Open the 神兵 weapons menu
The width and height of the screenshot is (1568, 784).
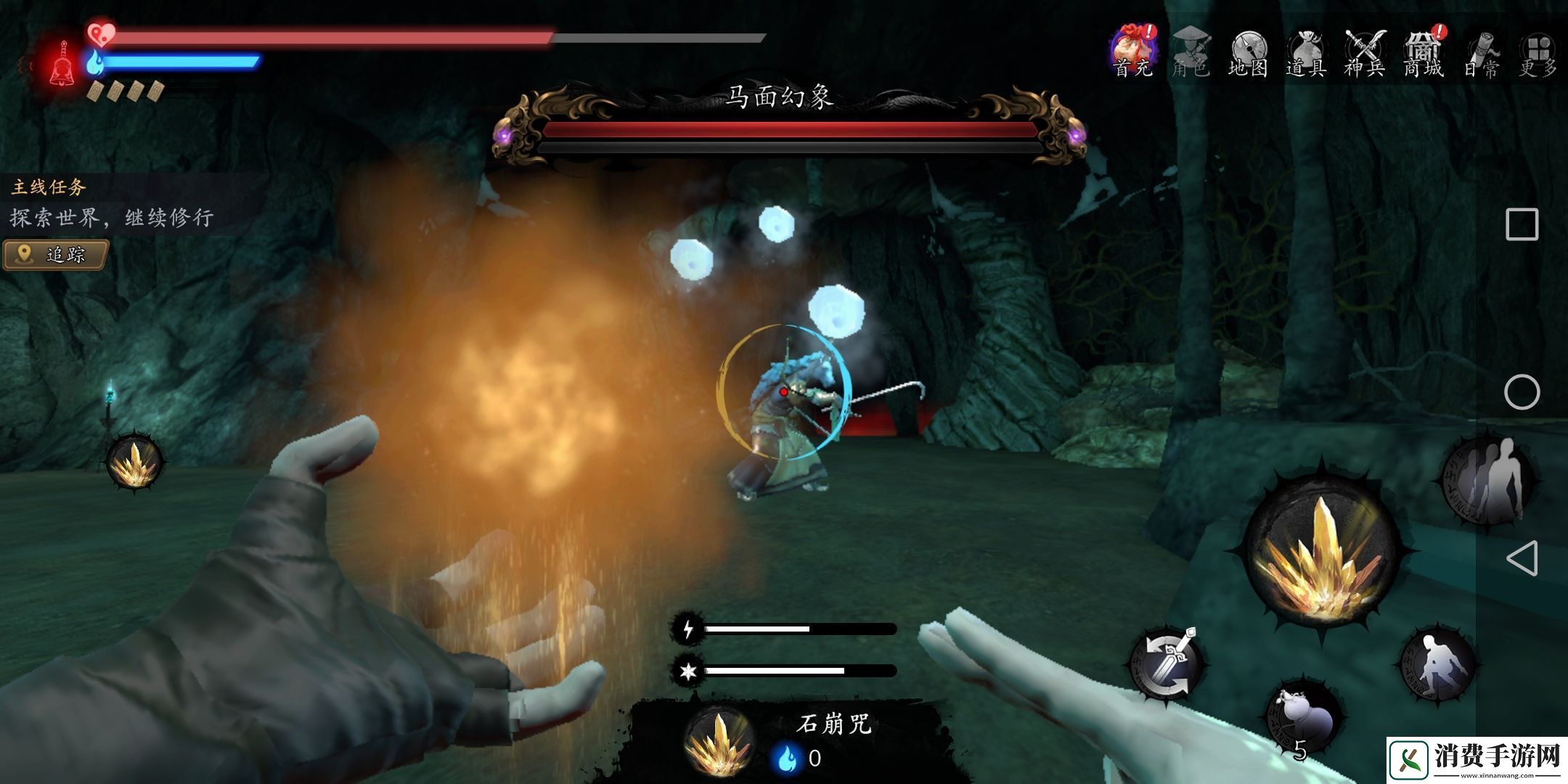[1365, 52]
